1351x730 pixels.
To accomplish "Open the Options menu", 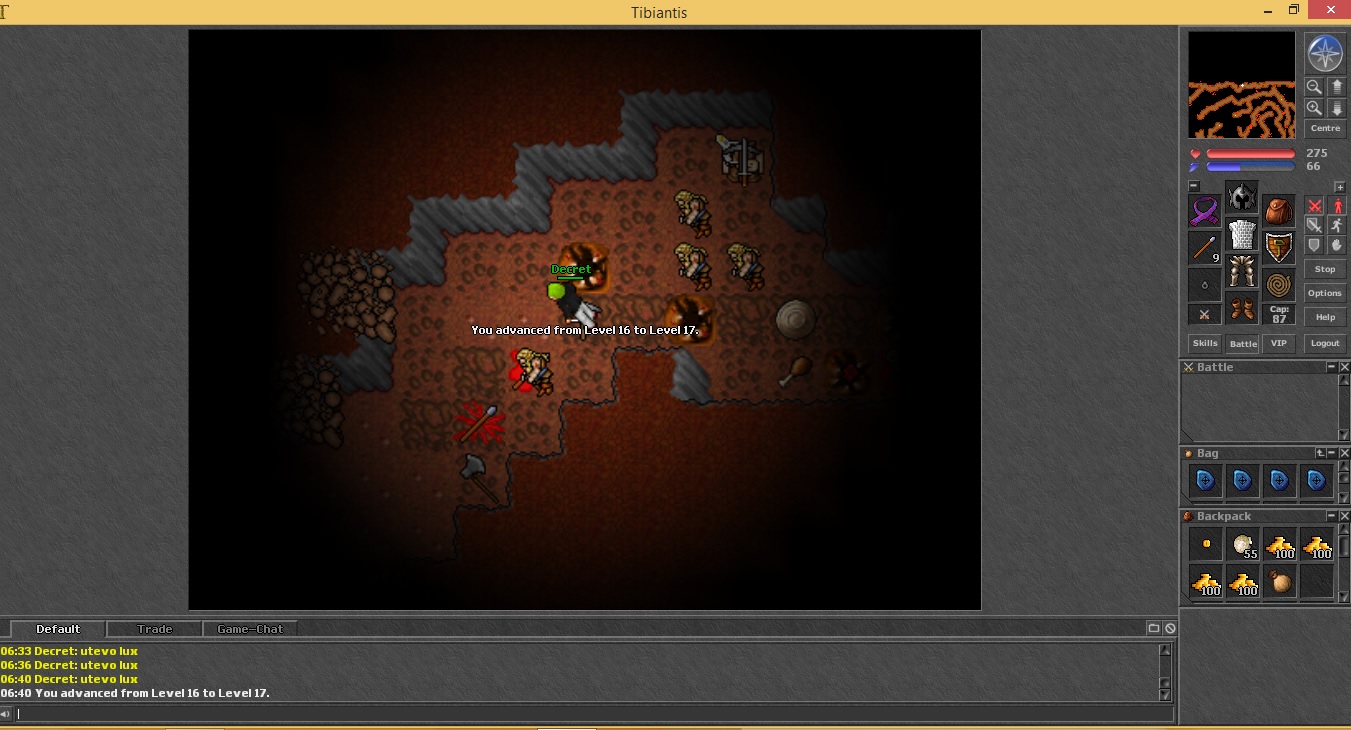I will (x=1325, y=293).
